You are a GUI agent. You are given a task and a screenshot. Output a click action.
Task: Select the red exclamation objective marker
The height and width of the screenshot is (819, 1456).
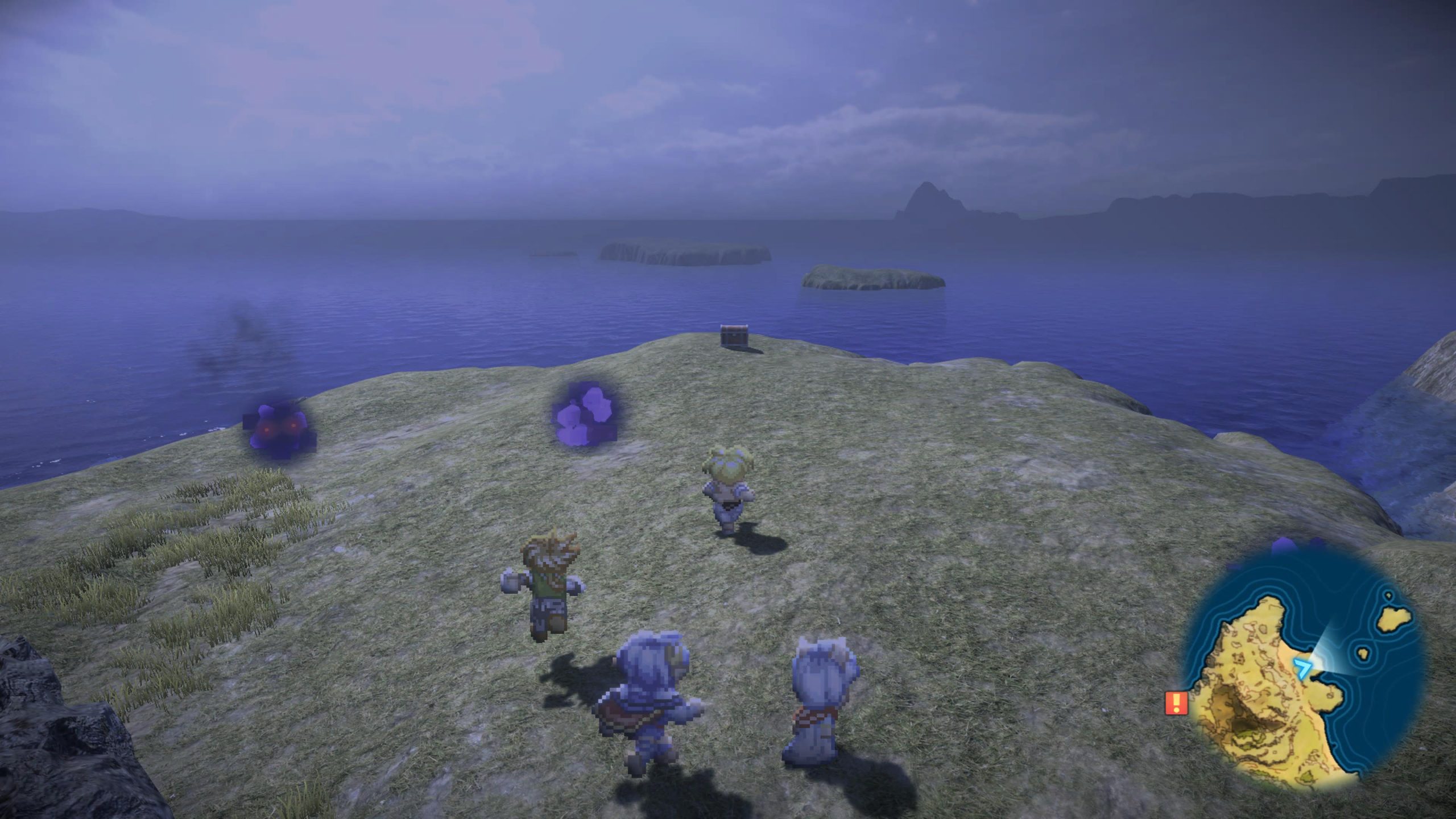(x=1177, y=703)
